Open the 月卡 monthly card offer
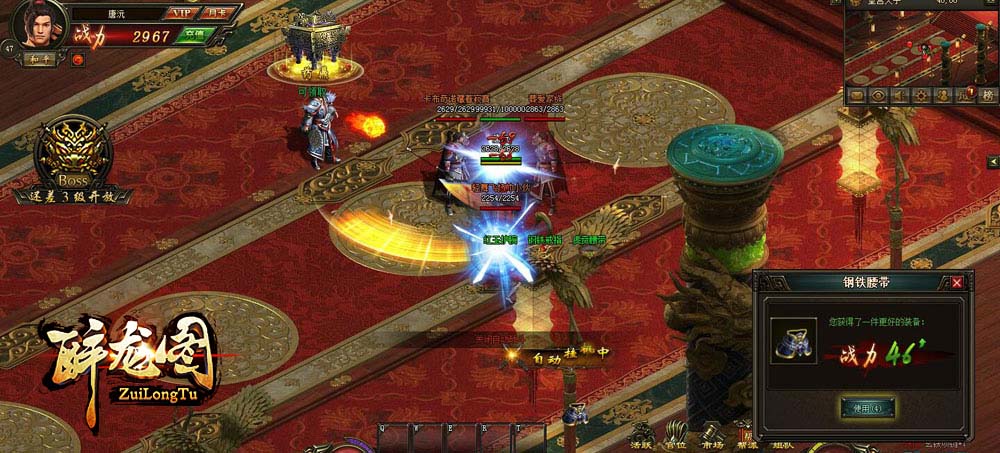Screen dimensions: 1000x453 215,13
